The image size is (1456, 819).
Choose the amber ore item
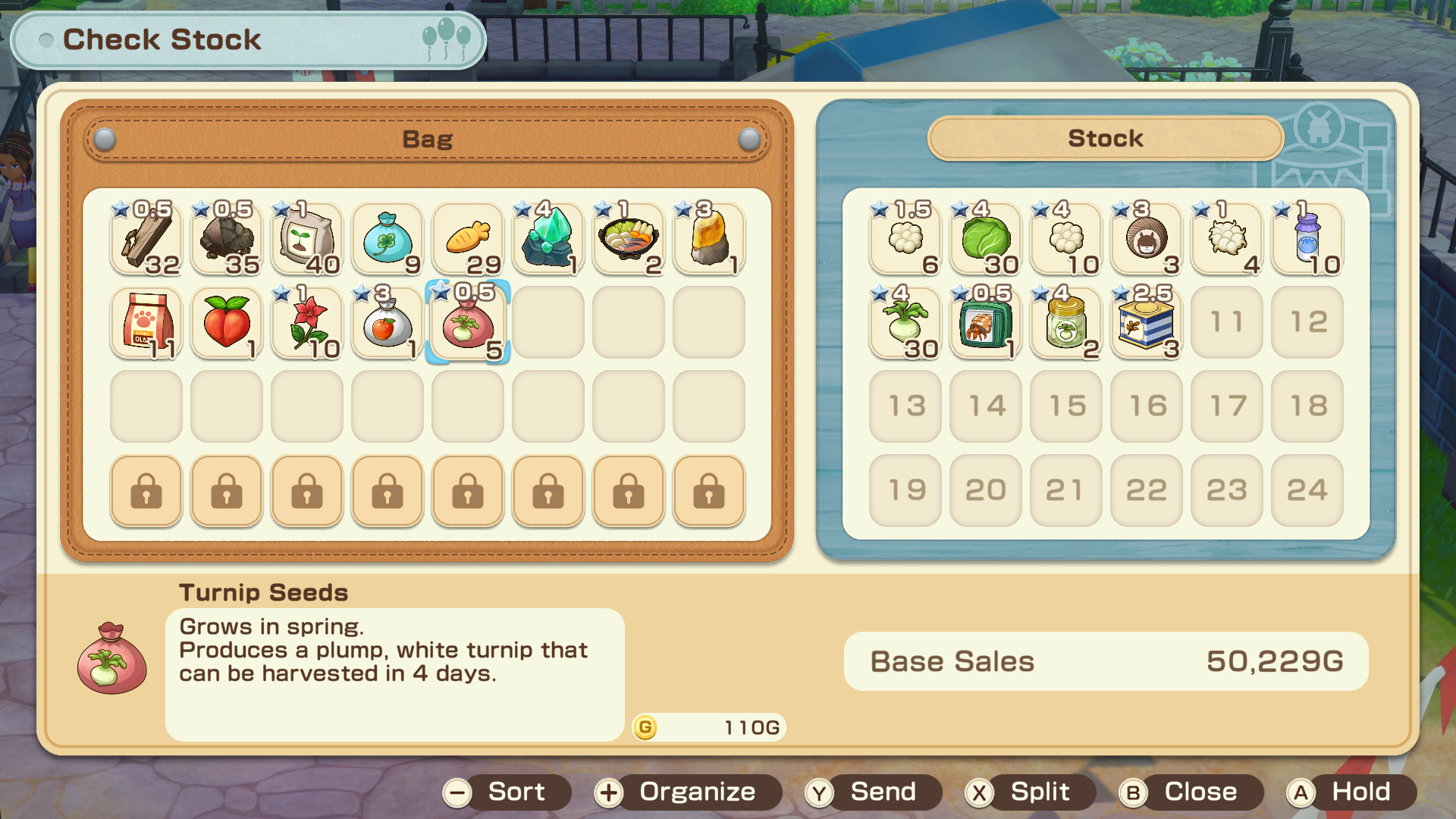709,240
